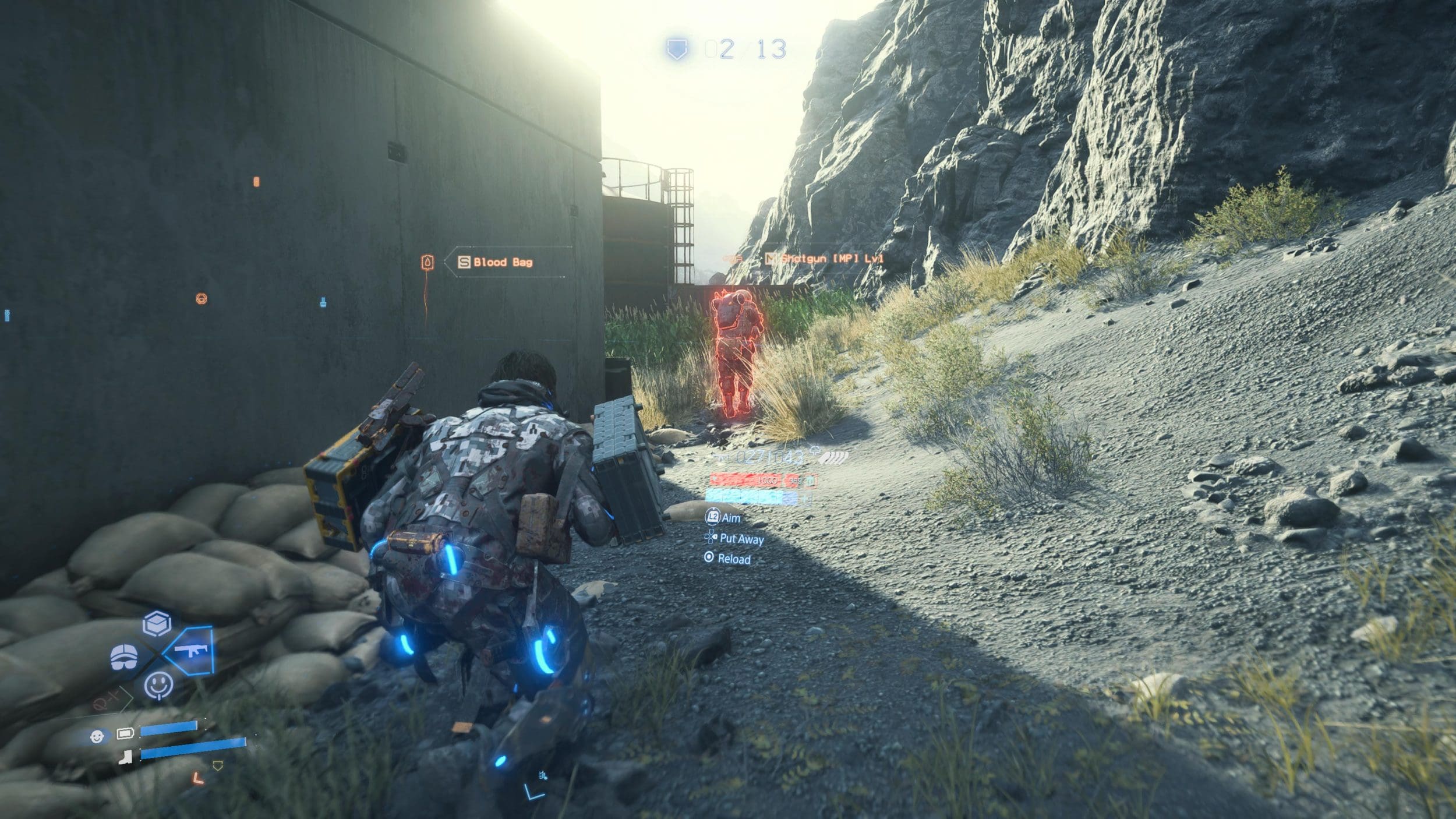This screenshot has width=1456, height=819.
Task: Select the smiley face item slot
Action: (158, 685)
